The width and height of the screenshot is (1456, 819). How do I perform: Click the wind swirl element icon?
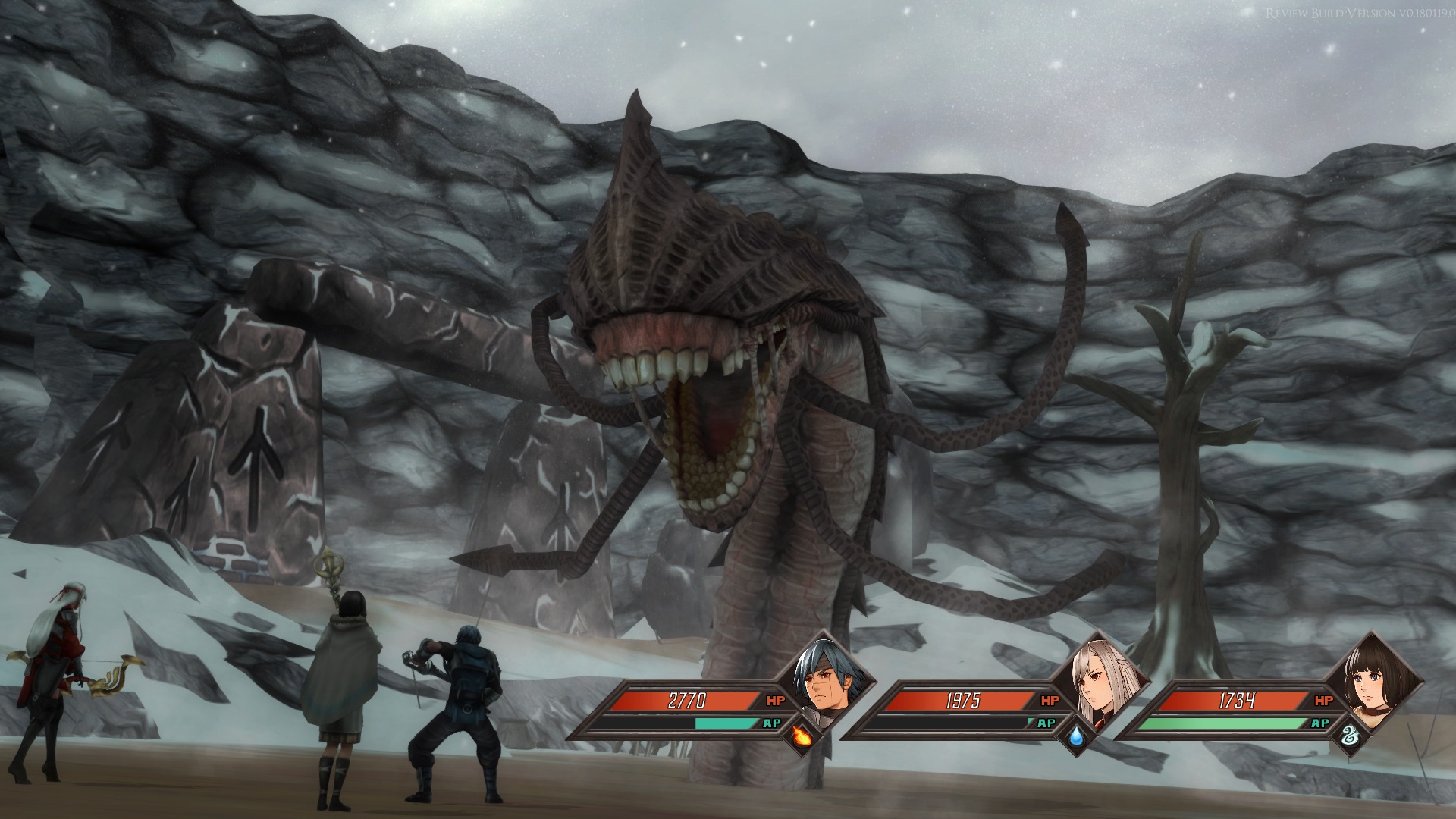(x=1349, y=736)
